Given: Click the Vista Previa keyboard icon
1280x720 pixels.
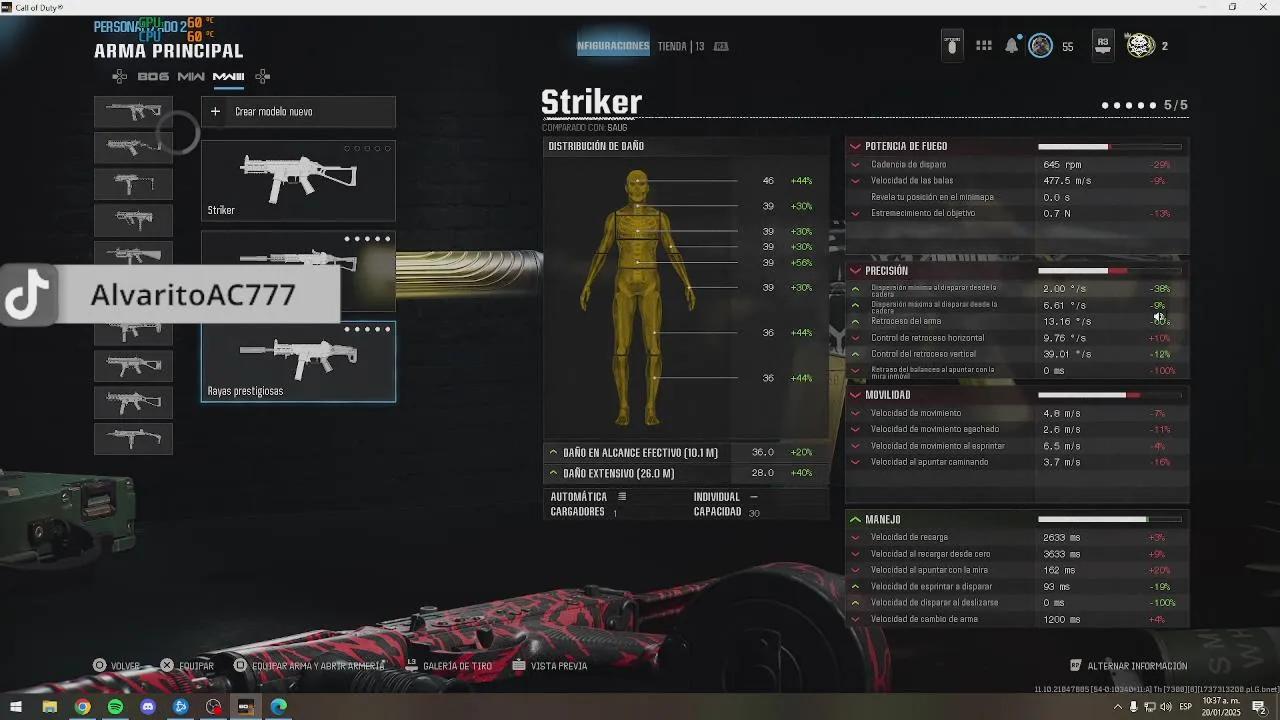Looking at the screenshot, I should [x=518, y=665].
